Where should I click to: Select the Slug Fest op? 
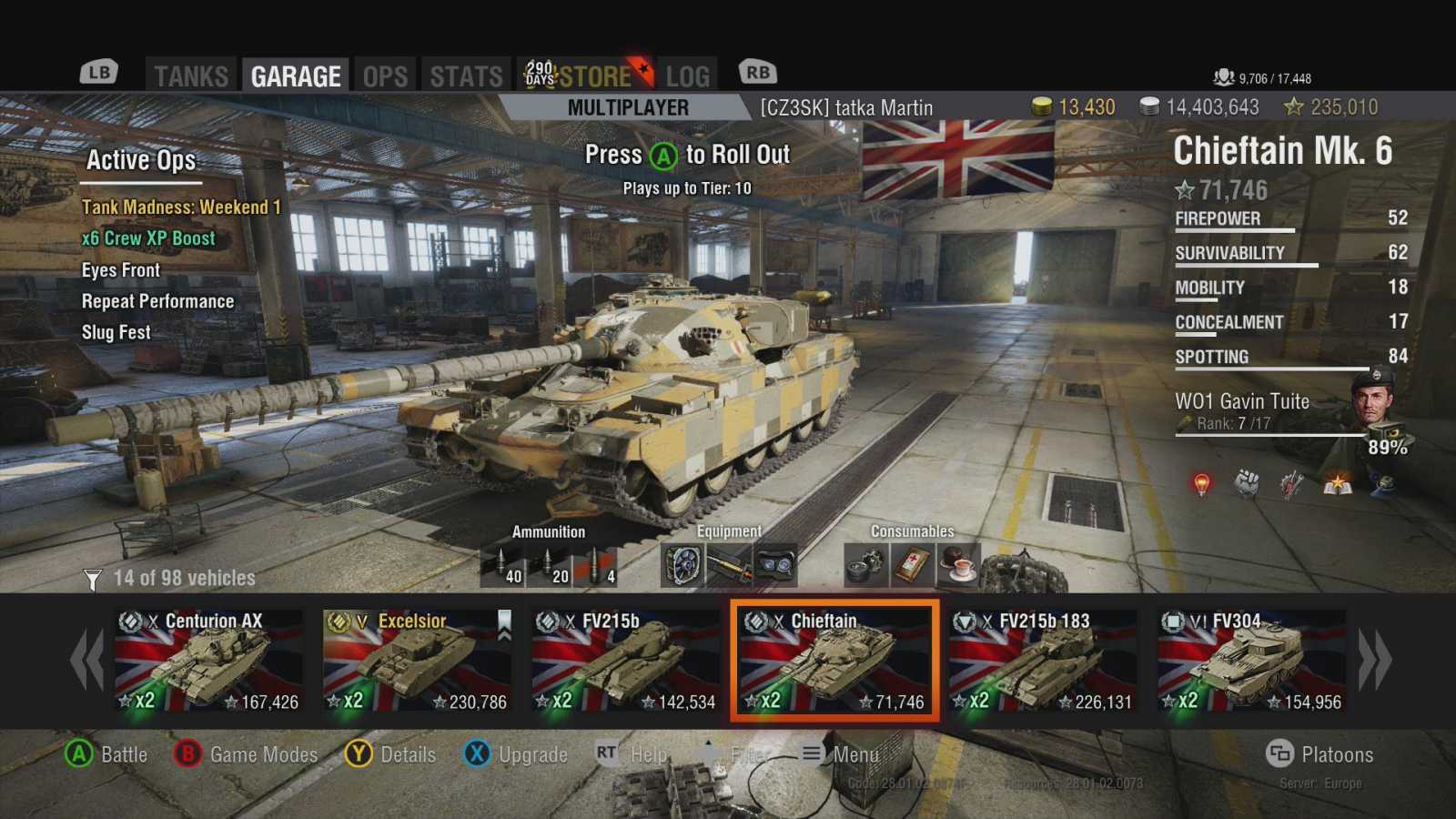(x=116, y=332)
